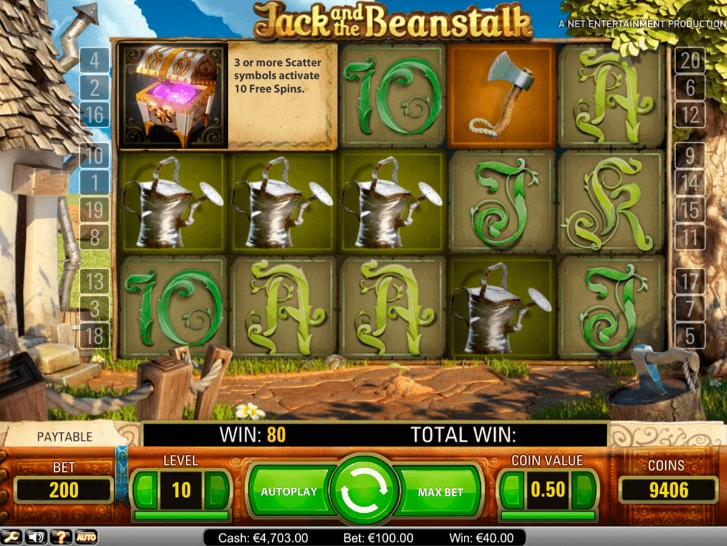Spin the reels with the circular arrows button

pyautogui.click(x=362, y=492)
